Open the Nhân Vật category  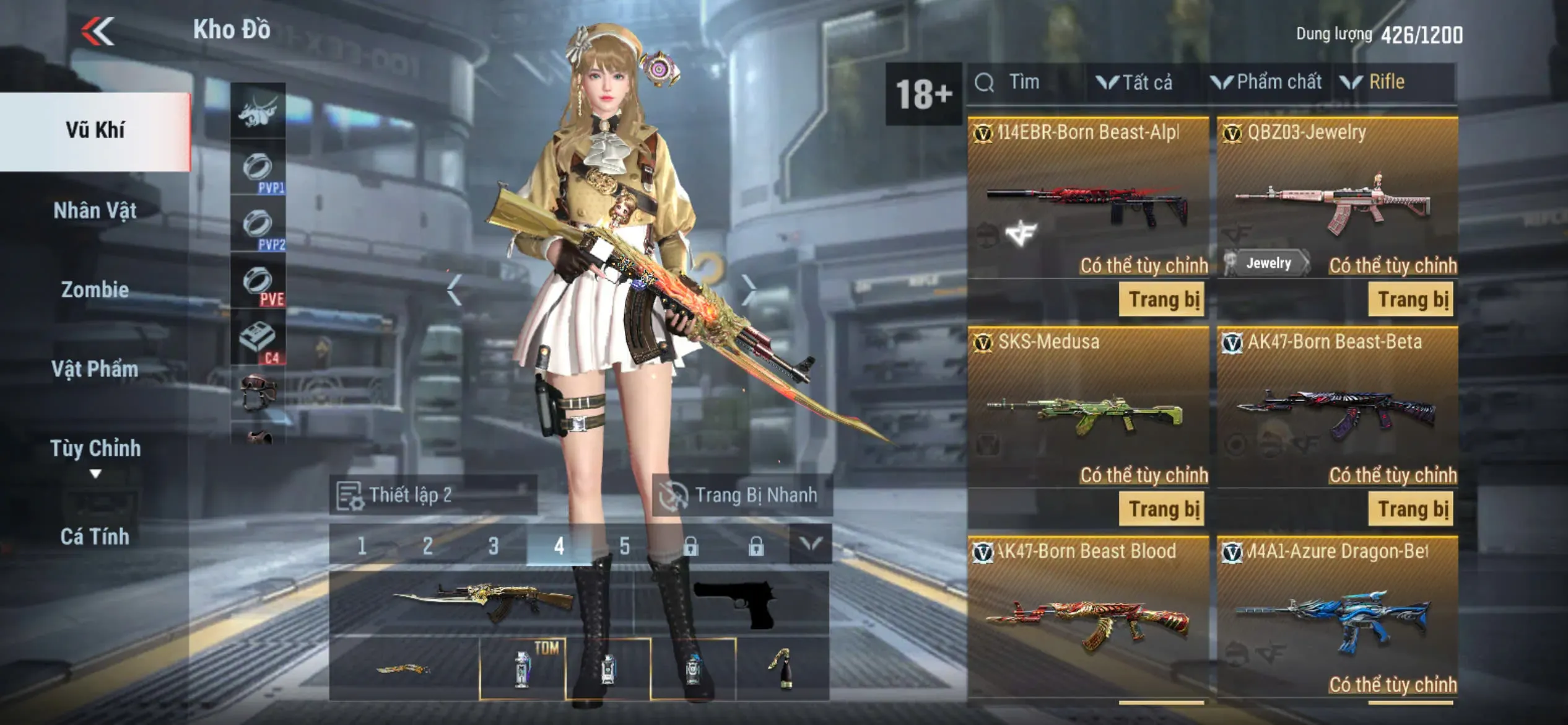(95, 211)
